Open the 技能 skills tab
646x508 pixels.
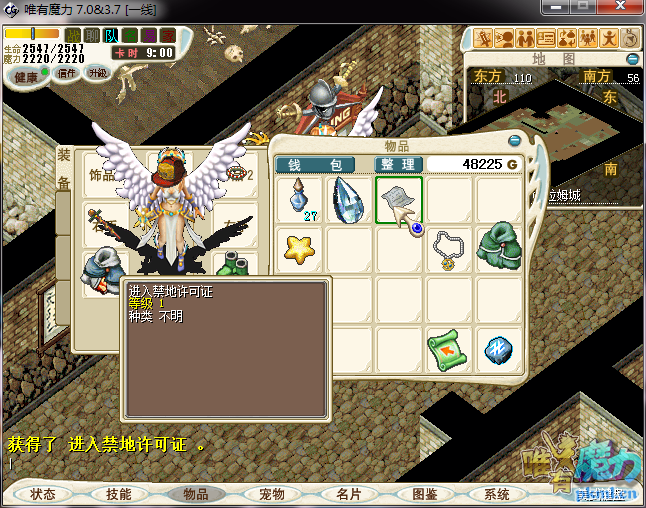coord(119,494)
